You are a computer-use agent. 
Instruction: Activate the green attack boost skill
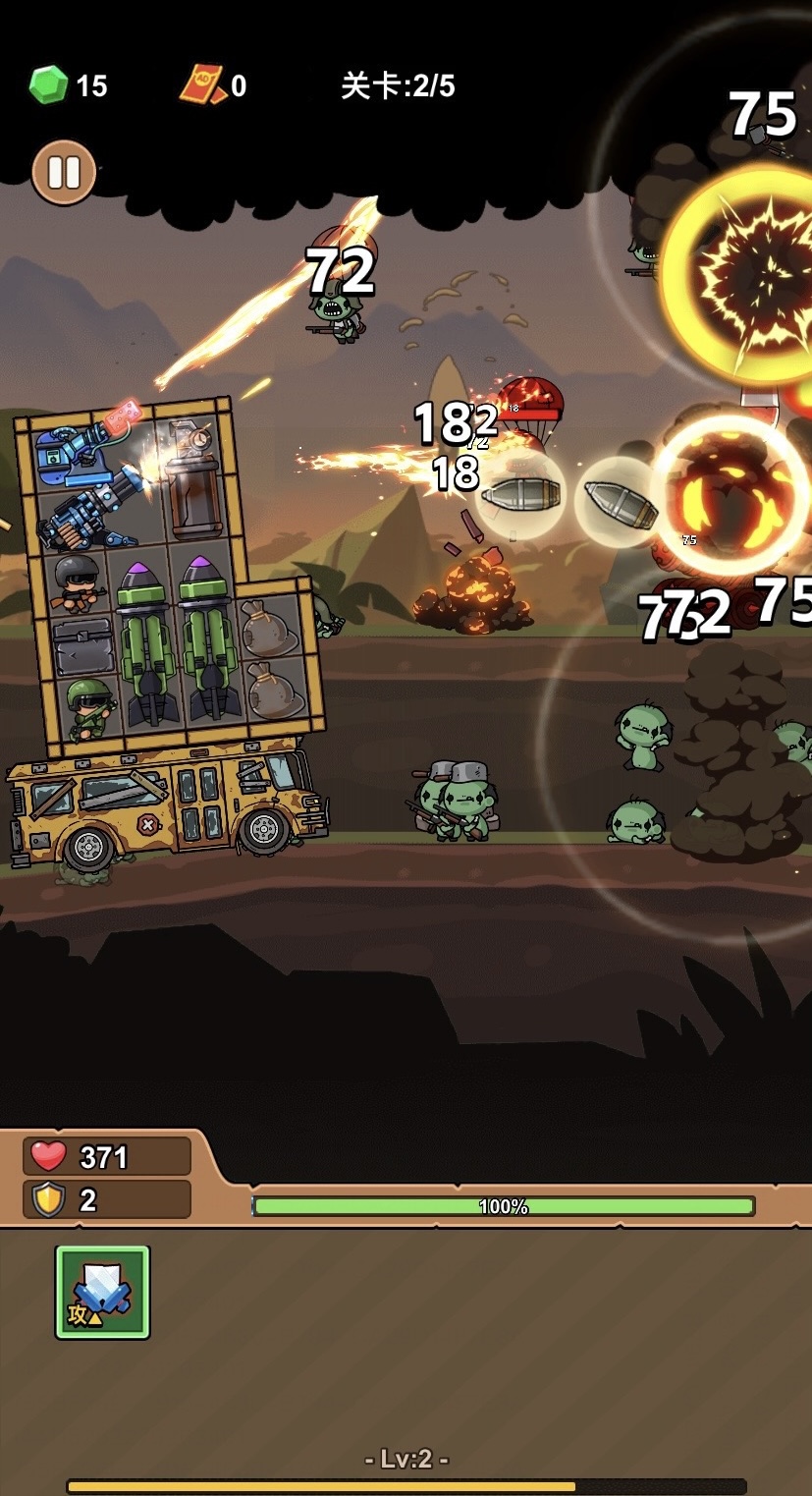(102, 1292)
